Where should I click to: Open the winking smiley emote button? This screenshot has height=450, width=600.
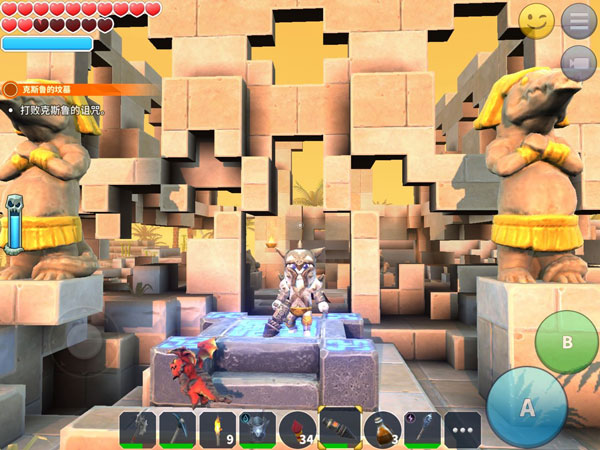[x=537, y=21]
